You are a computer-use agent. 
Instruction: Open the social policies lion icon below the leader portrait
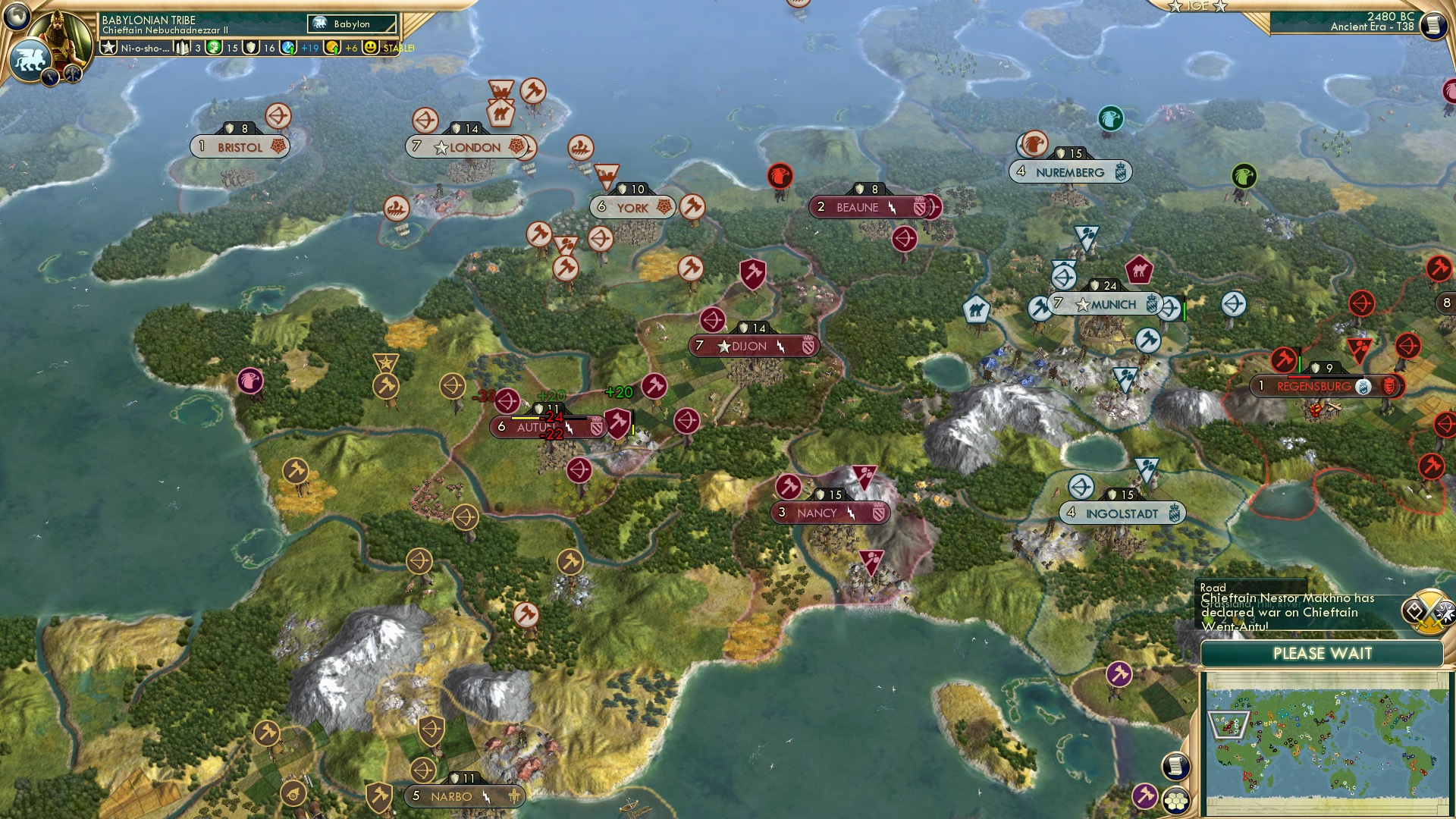[31, 61]
